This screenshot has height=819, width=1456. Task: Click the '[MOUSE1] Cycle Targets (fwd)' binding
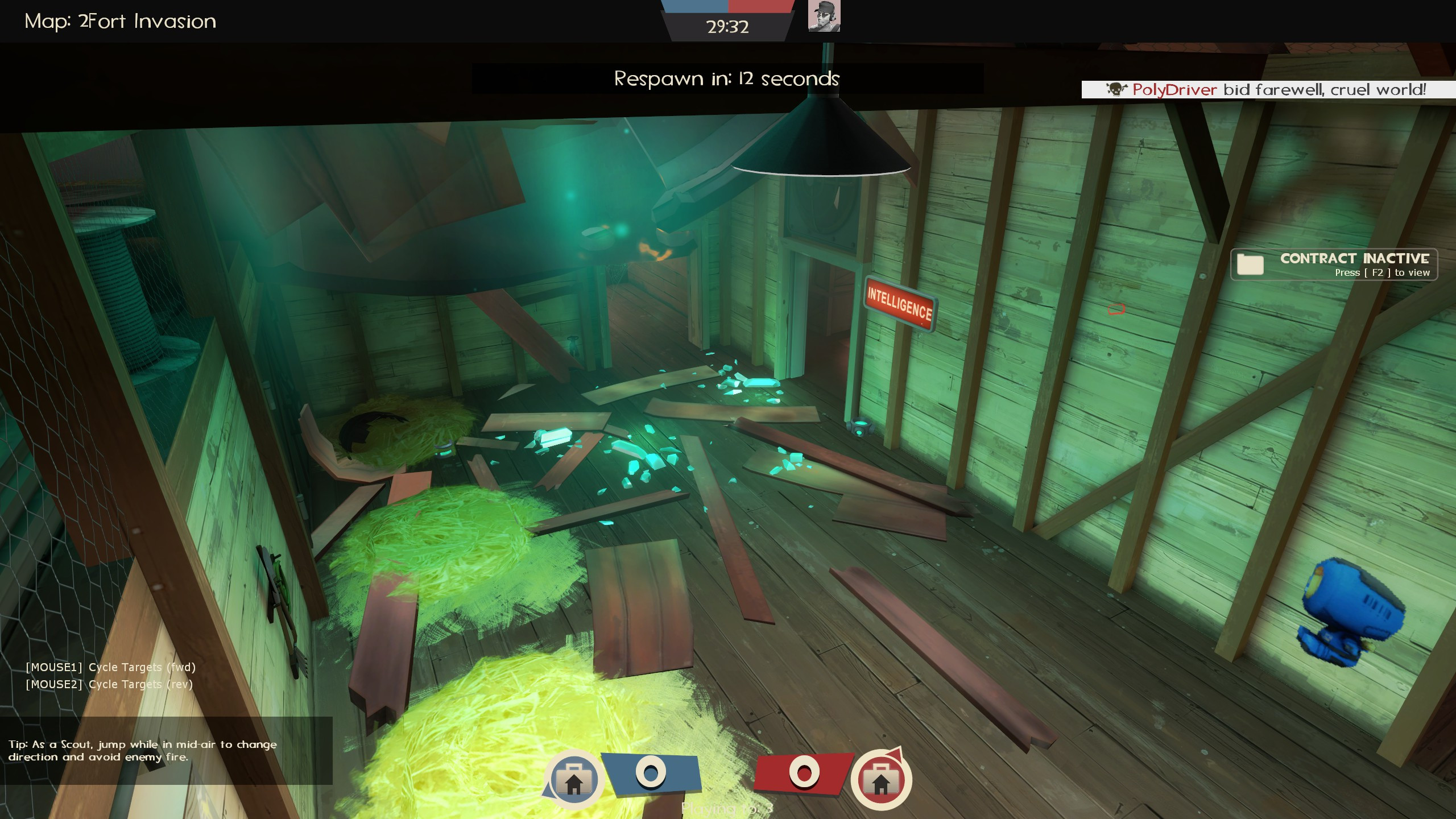pos(110,667)
